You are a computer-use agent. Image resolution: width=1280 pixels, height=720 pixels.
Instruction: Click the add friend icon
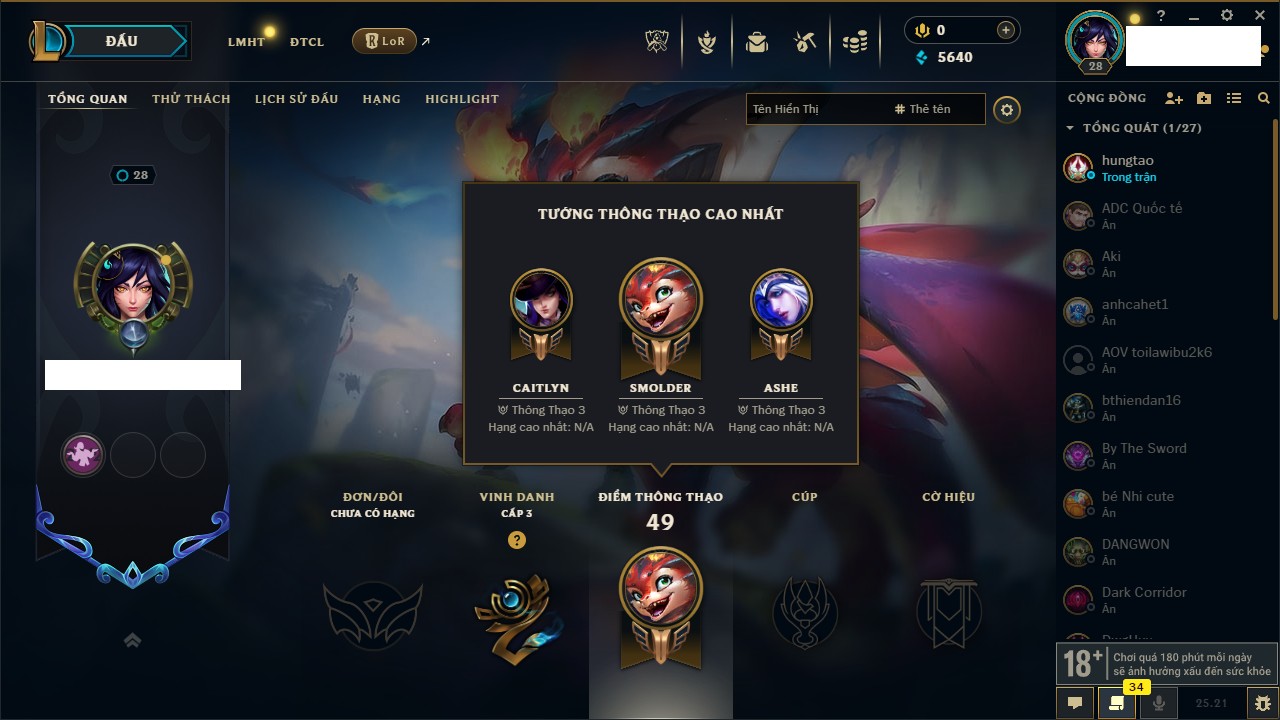1174,98
